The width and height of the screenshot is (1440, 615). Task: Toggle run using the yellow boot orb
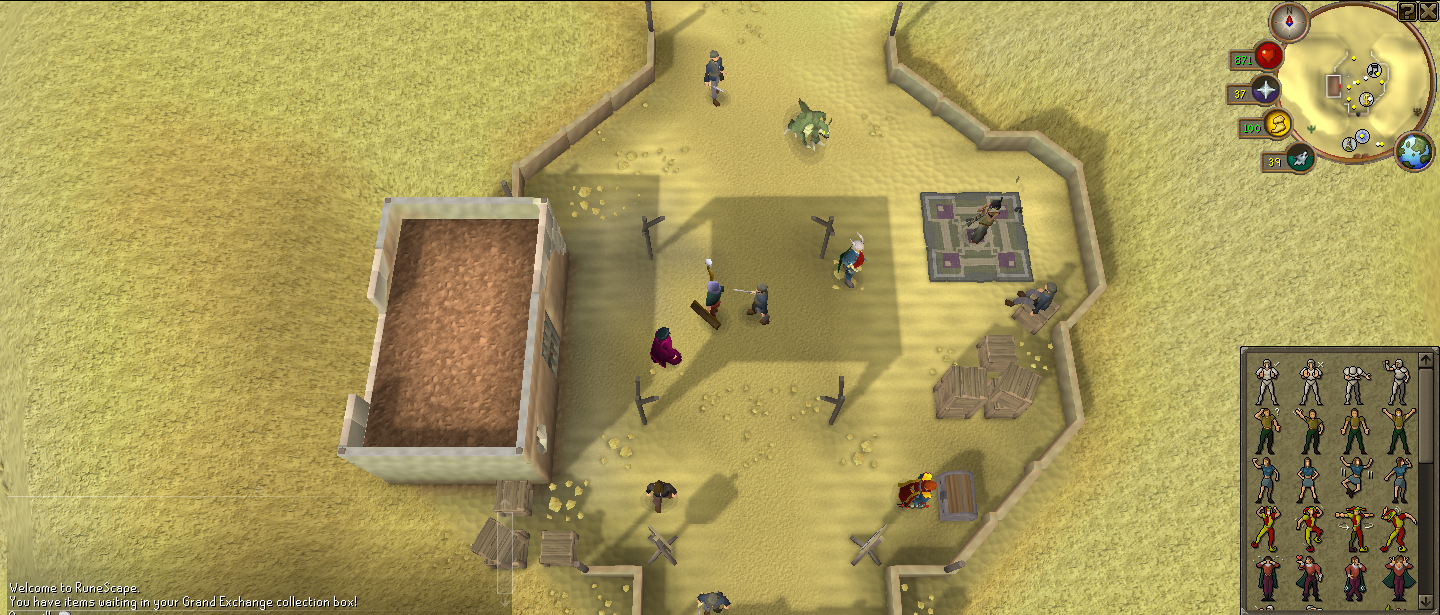(1277, 125)
